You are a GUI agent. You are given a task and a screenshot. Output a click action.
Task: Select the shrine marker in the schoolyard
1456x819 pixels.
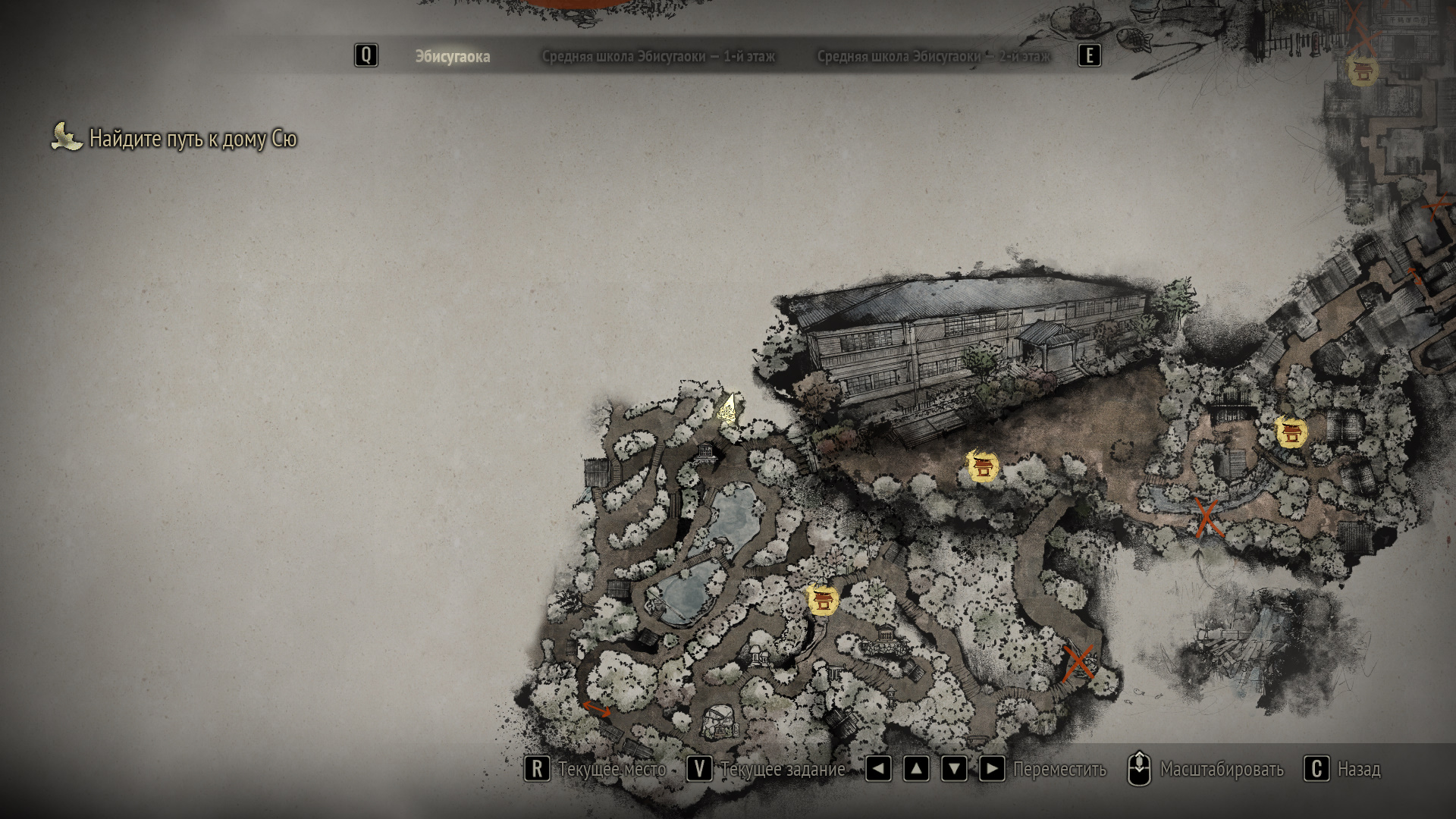[x=983, y=466]
